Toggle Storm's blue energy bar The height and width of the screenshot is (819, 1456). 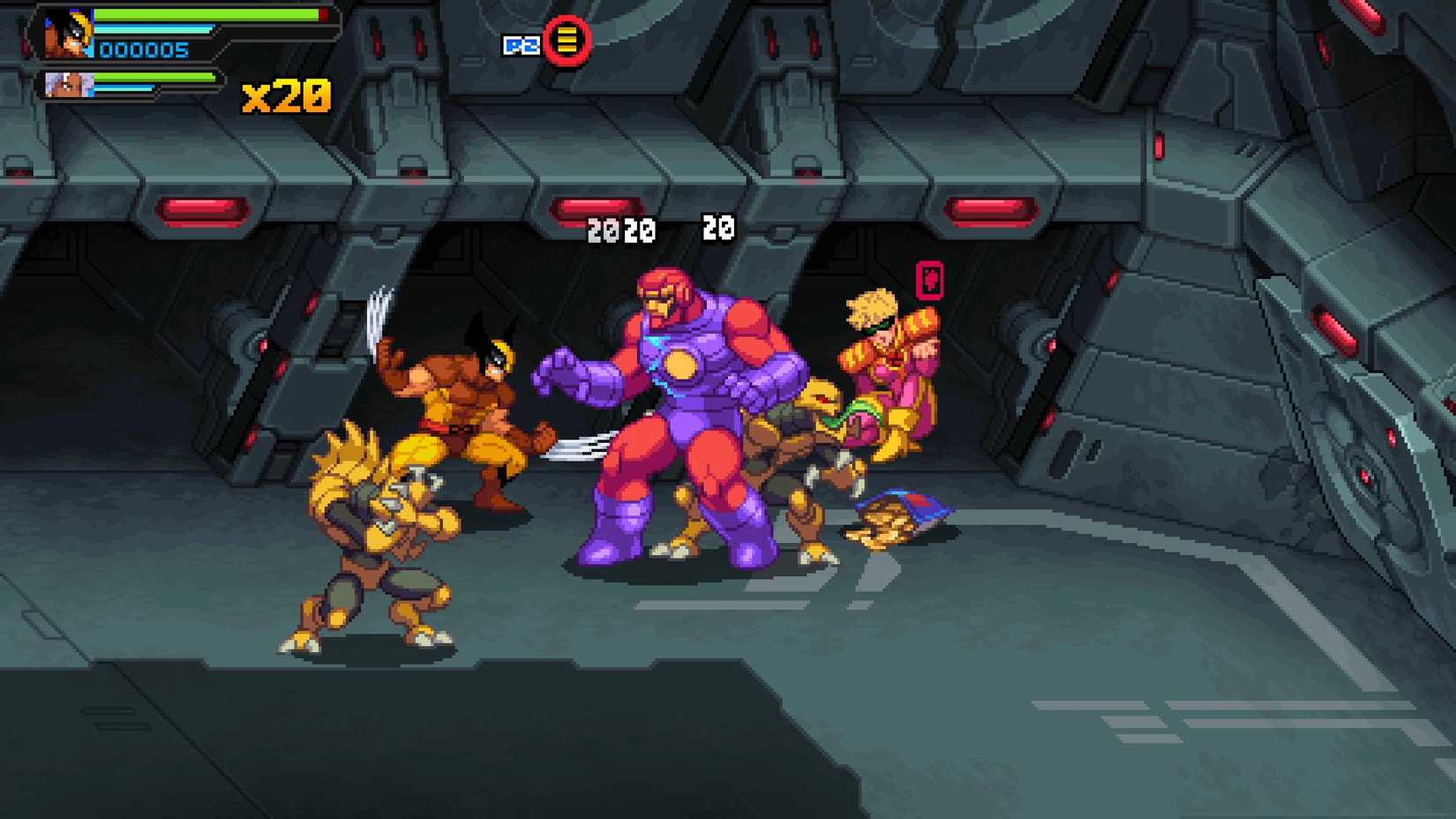pyautogui.click(x=124, y=88)
